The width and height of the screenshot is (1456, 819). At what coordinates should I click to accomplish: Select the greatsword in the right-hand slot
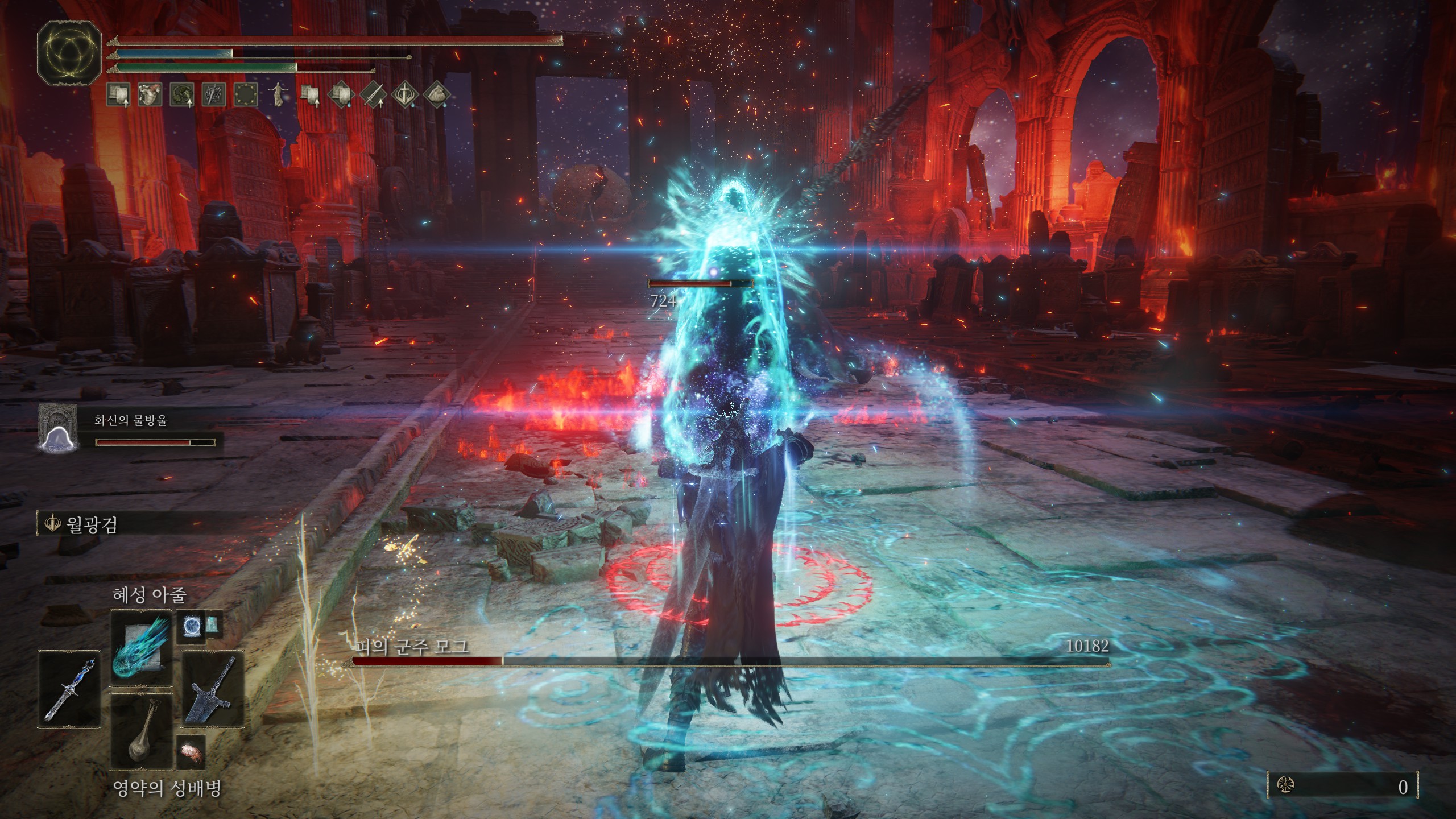point(213,689)
